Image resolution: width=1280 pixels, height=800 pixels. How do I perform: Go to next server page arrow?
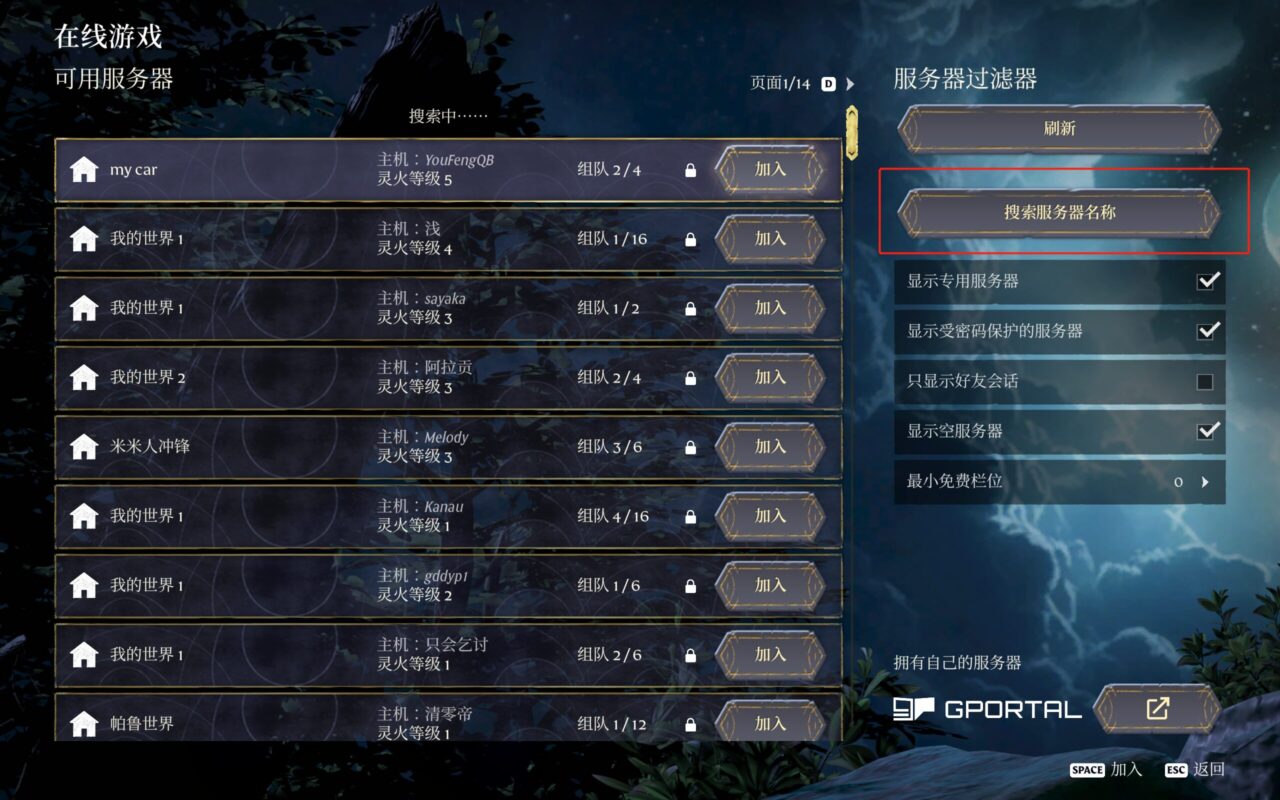(851, 84)
